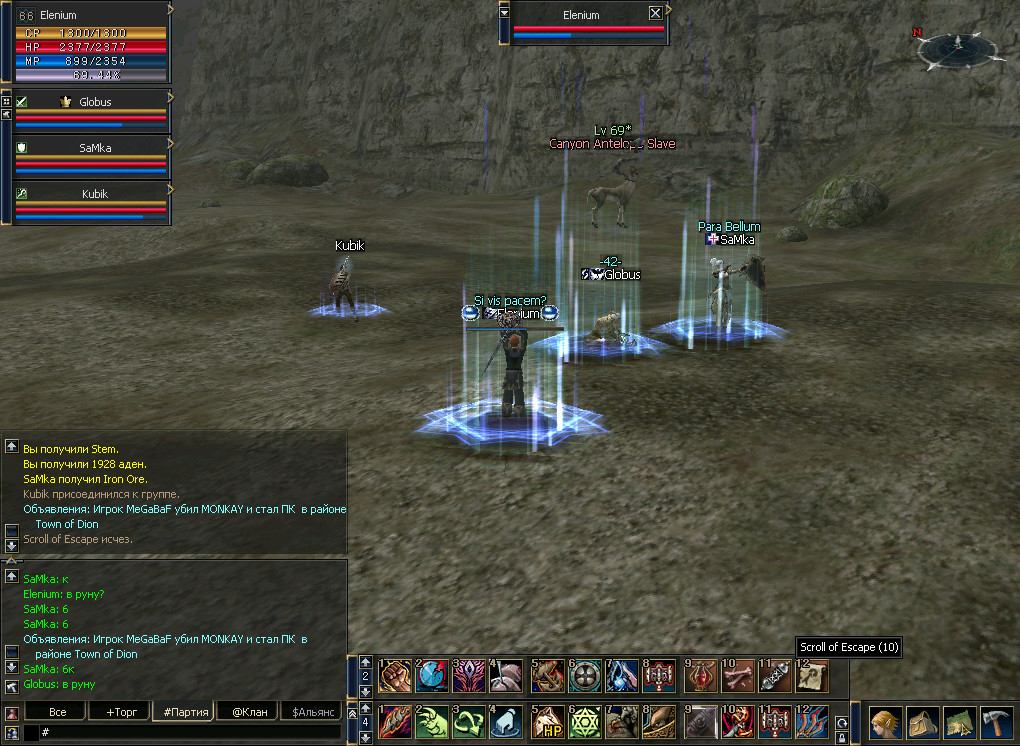Open the $Альянс alliance chat tab

(312, 712)
